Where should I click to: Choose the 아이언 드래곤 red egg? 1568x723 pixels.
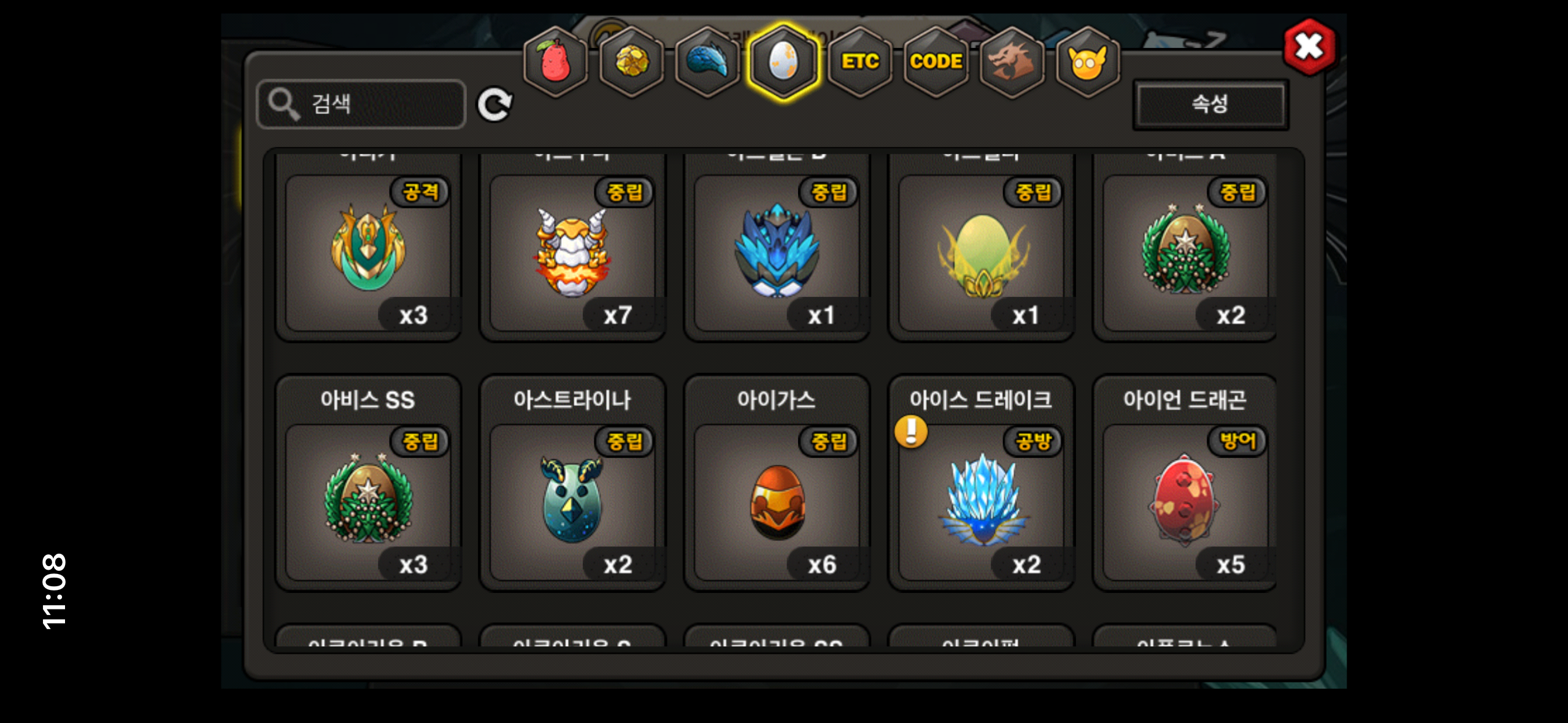click(1185, 501)
